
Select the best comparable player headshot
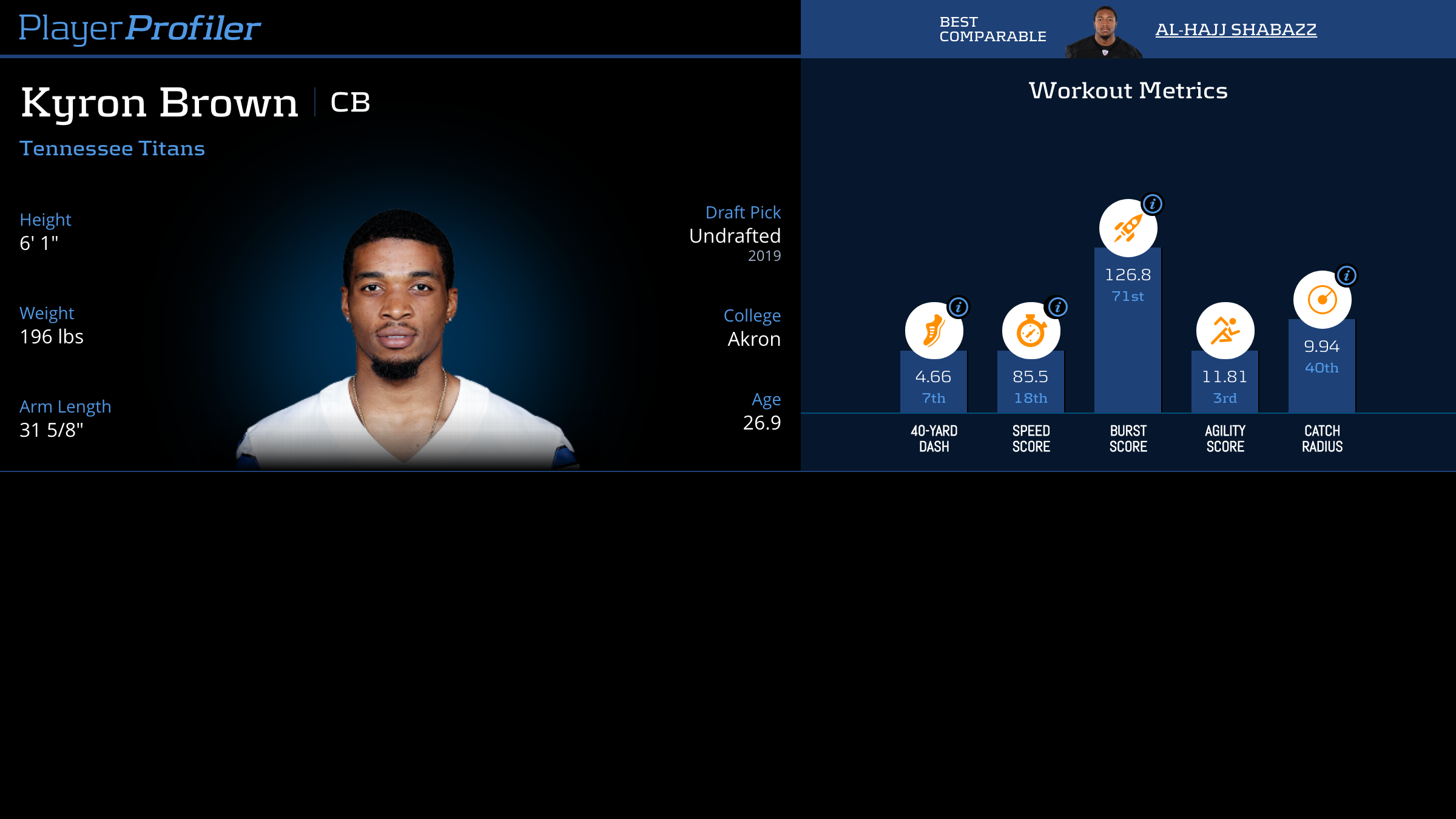point(1104,33)
